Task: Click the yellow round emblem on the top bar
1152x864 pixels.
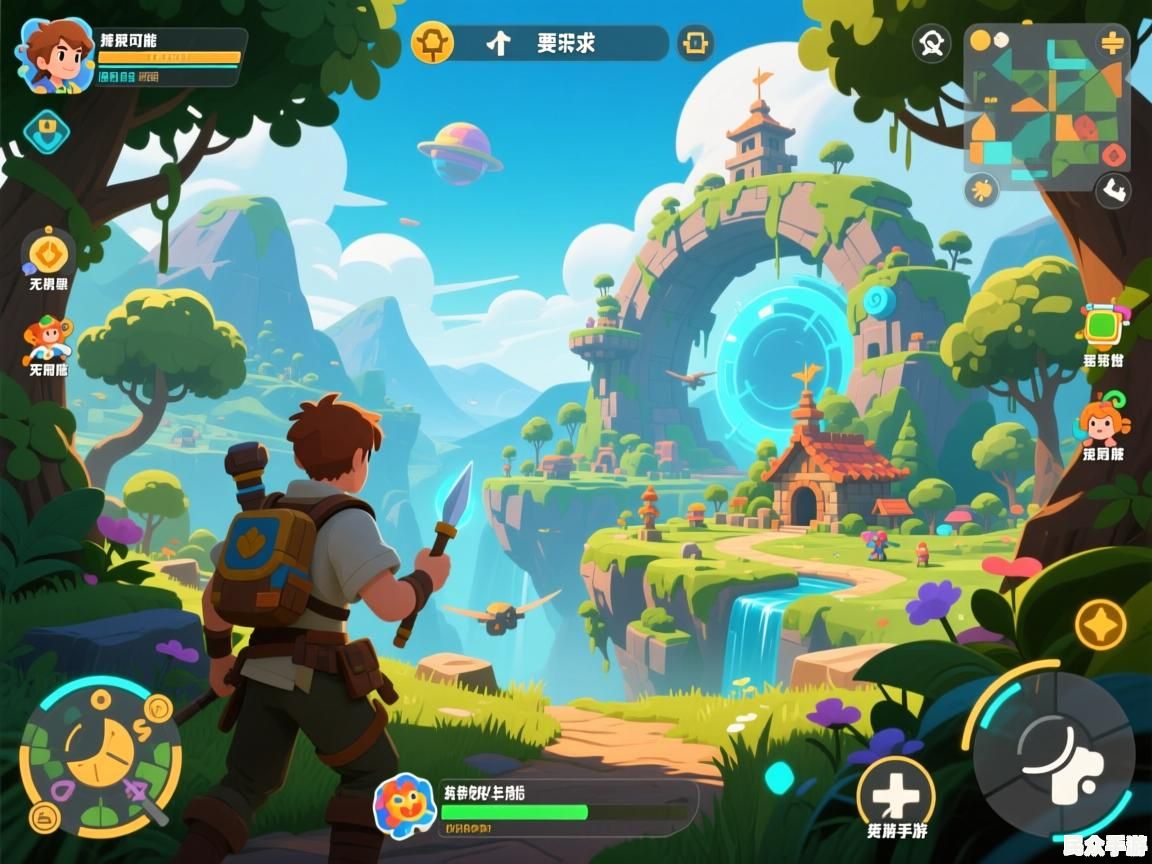Action: pos(433,43)
